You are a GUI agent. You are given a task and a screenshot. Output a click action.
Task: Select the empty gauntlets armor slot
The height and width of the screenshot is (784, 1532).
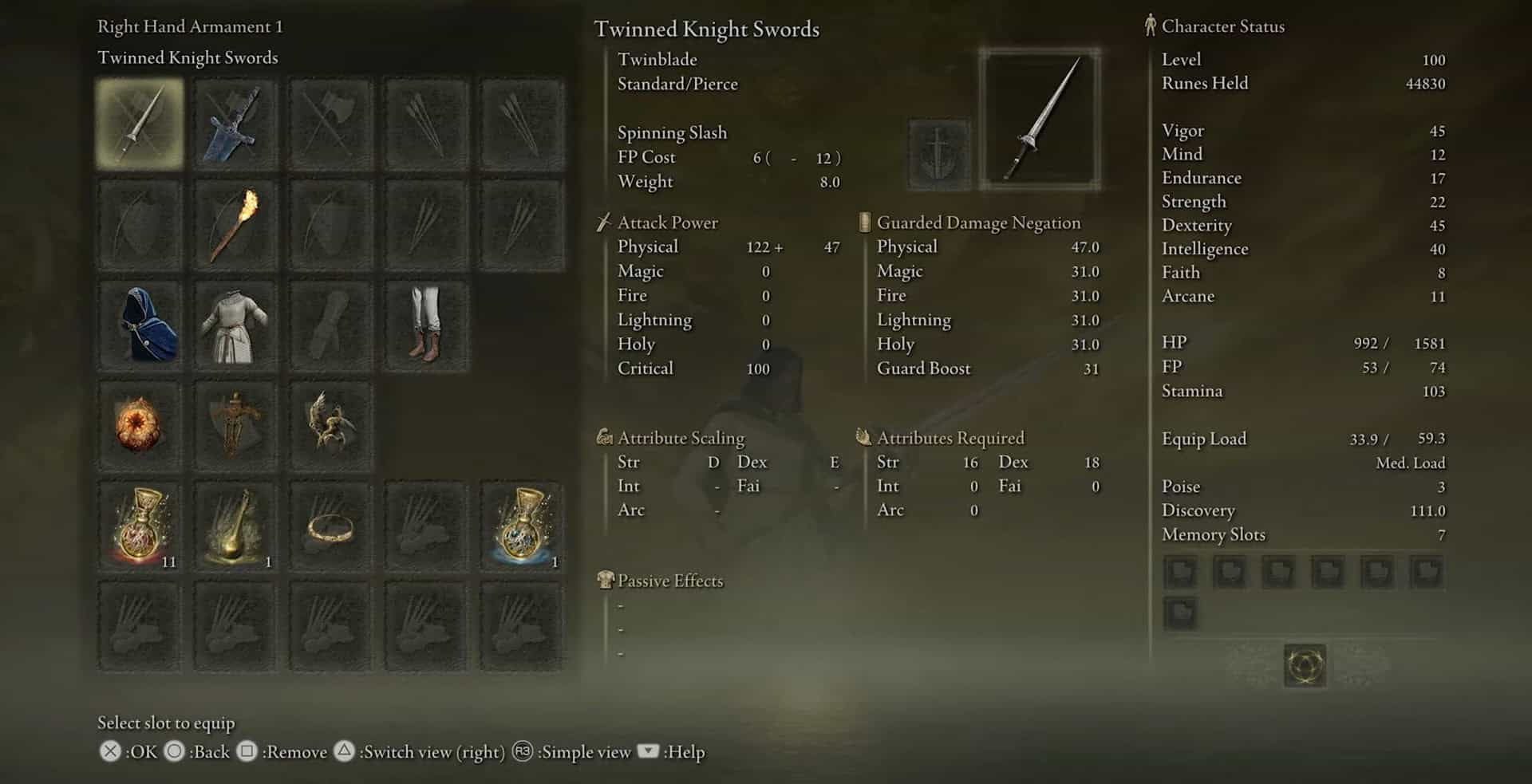[330, 325]
